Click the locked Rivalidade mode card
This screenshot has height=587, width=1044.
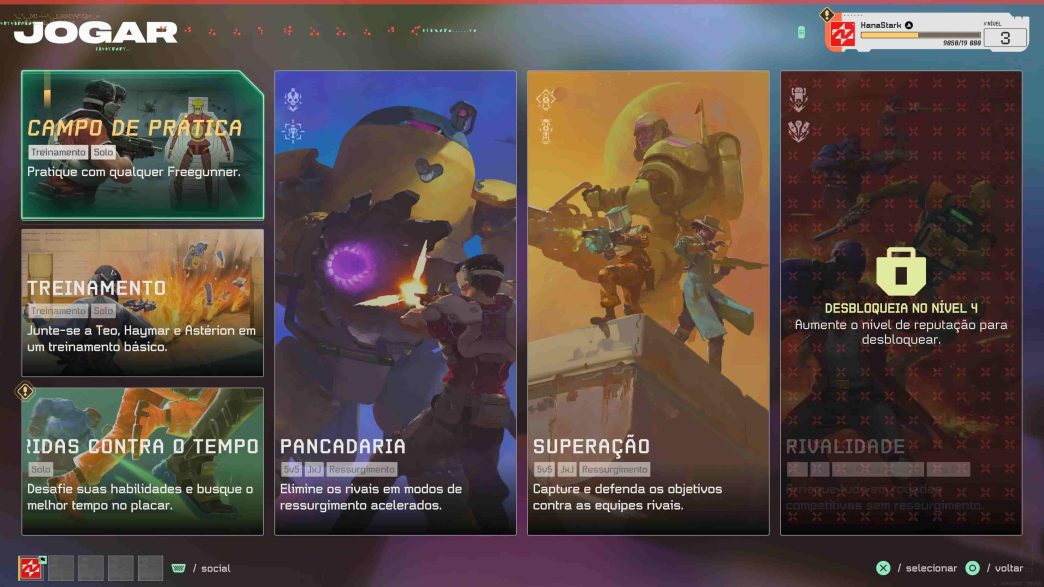click(x=901, y=302)
